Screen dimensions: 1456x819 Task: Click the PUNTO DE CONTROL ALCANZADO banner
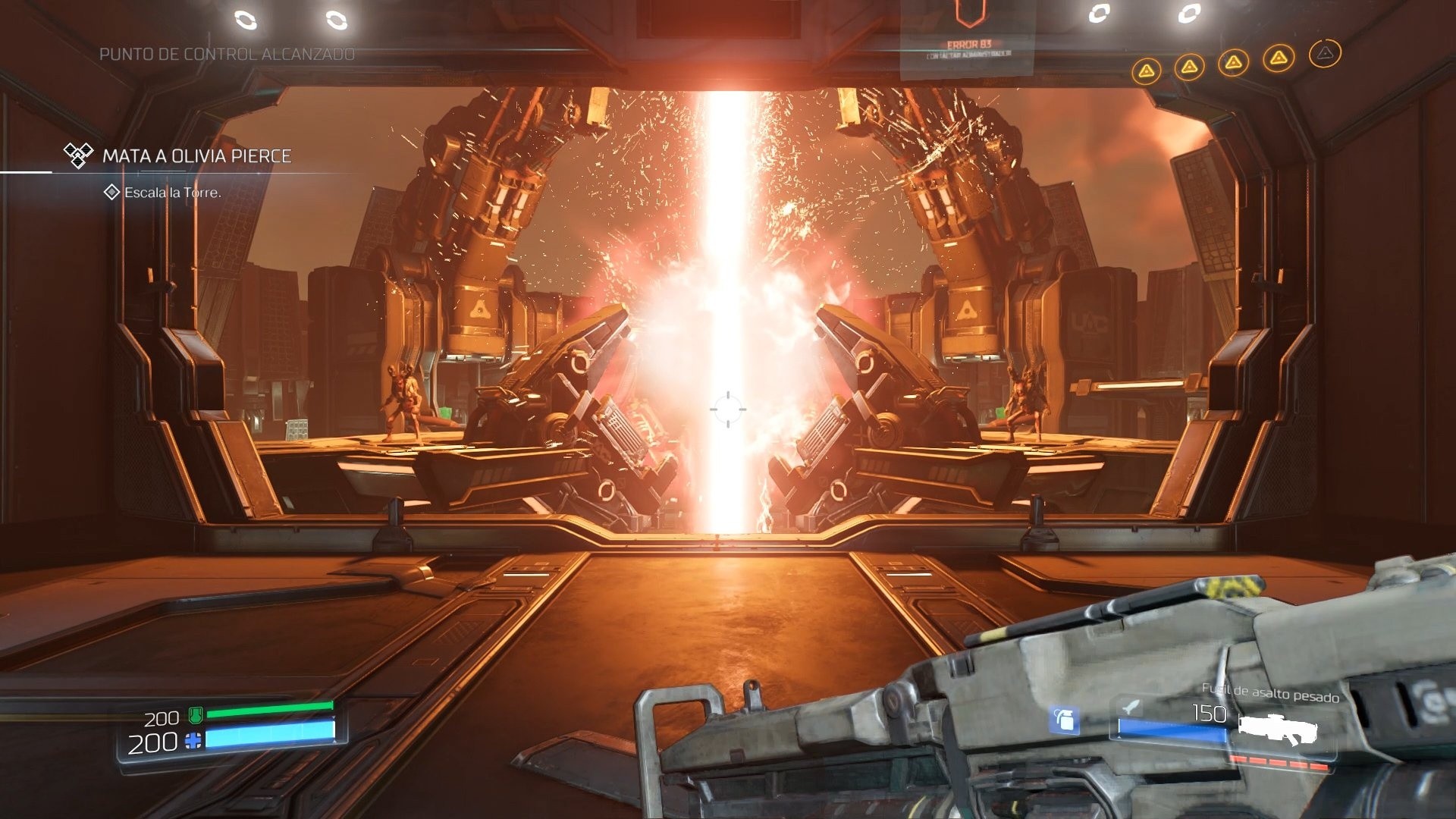coord(226,54)
